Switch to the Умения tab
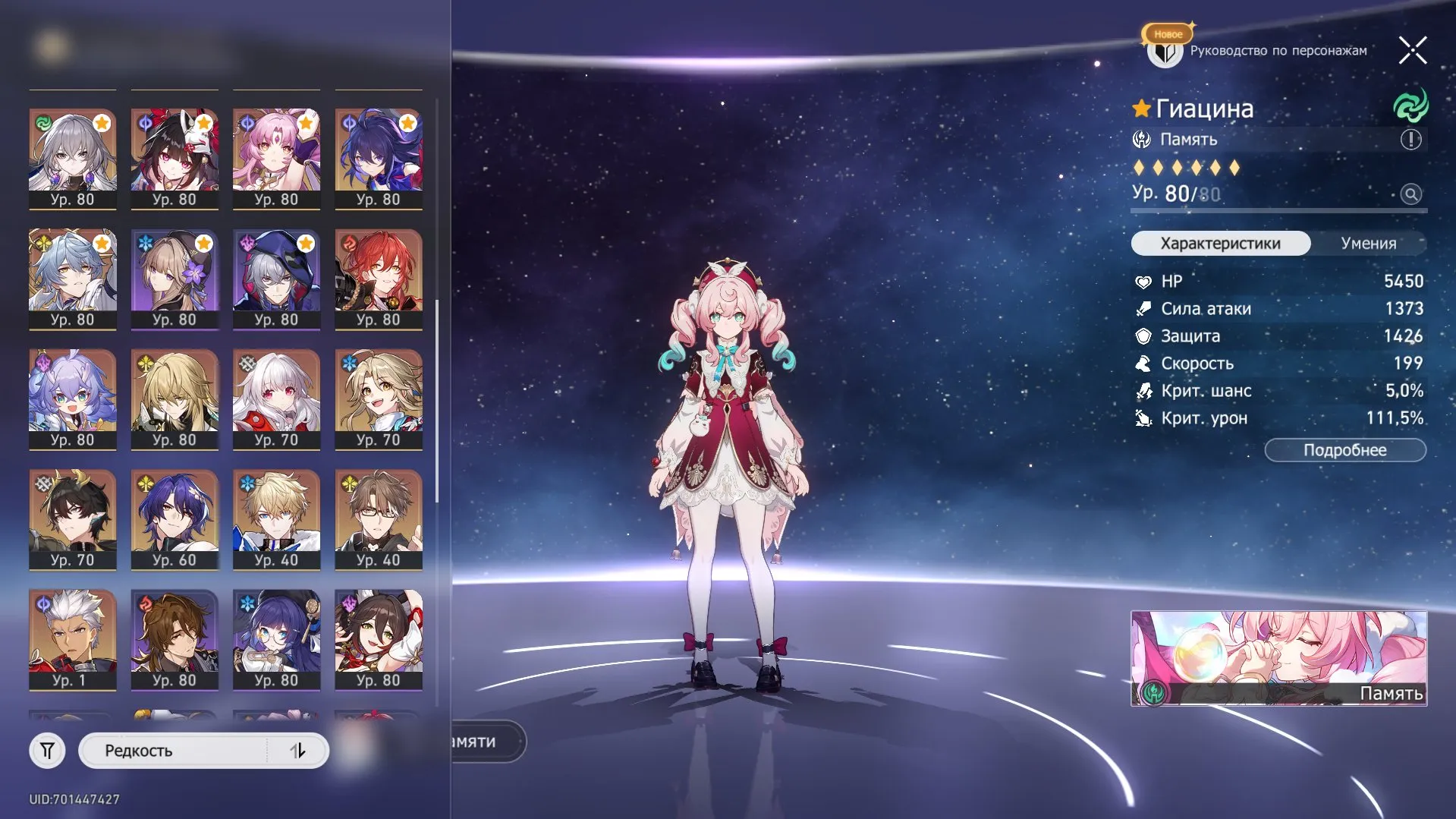 pyautogui.click(x=1370, y=243)
